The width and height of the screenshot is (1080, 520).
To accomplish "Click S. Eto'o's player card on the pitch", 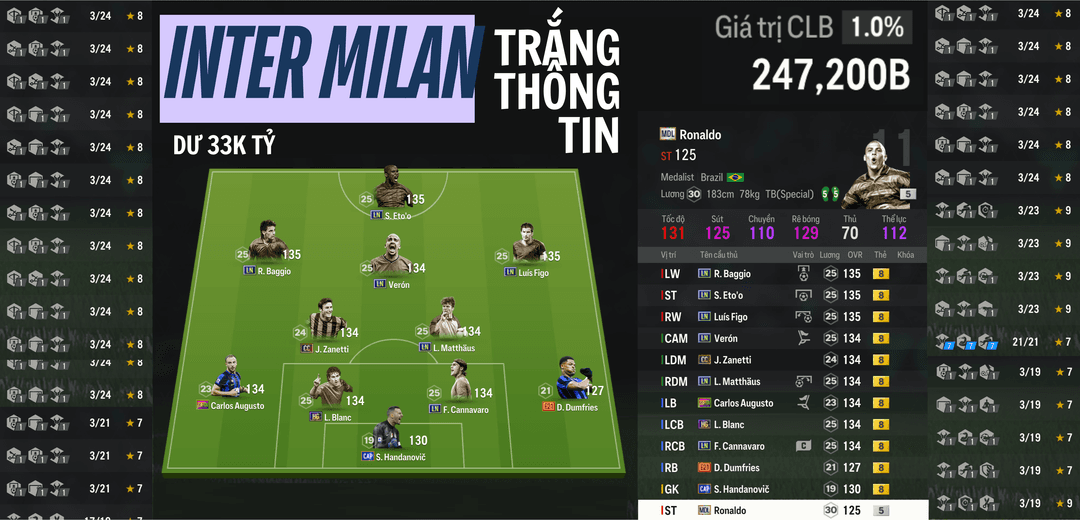I will pyautogui.click(x=390, y=190).
